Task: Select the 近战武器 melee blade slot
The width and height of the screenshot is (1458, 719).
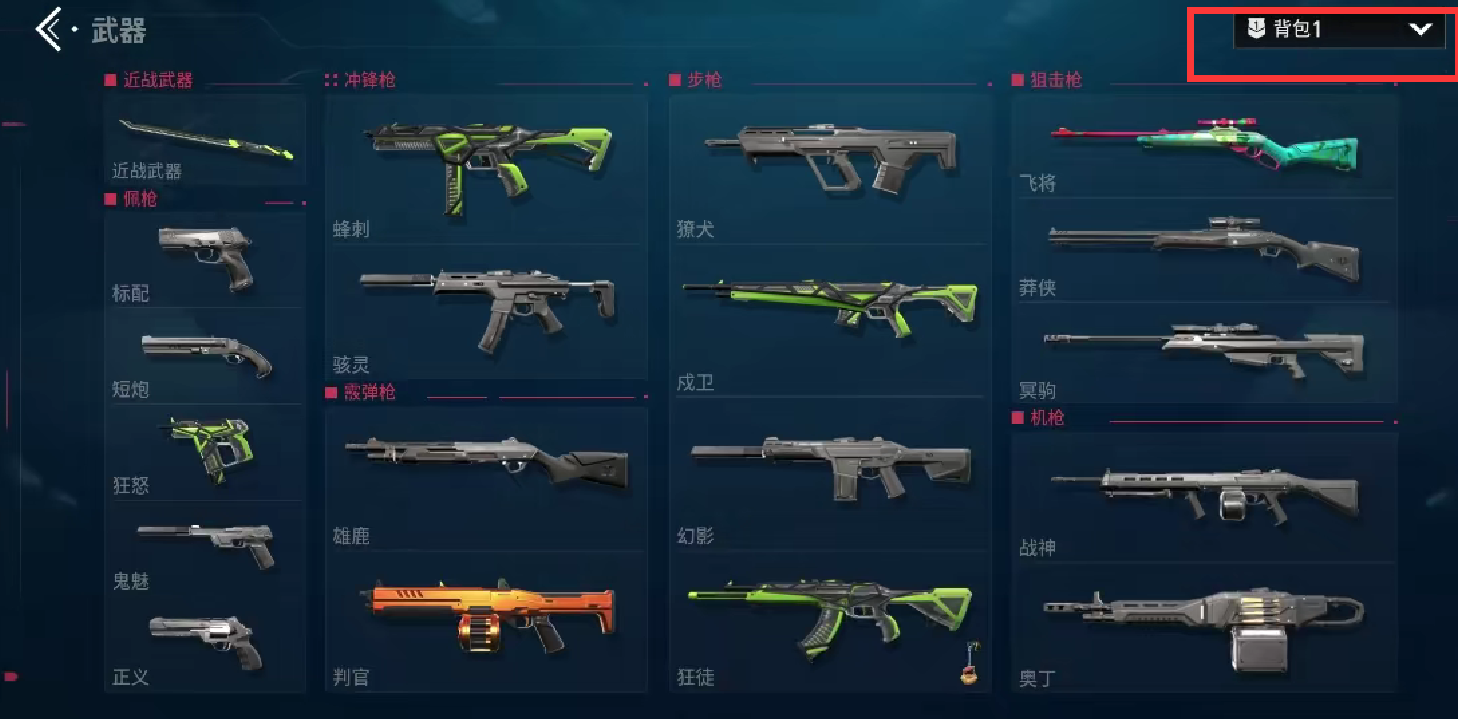Action: tap(205, 141)
